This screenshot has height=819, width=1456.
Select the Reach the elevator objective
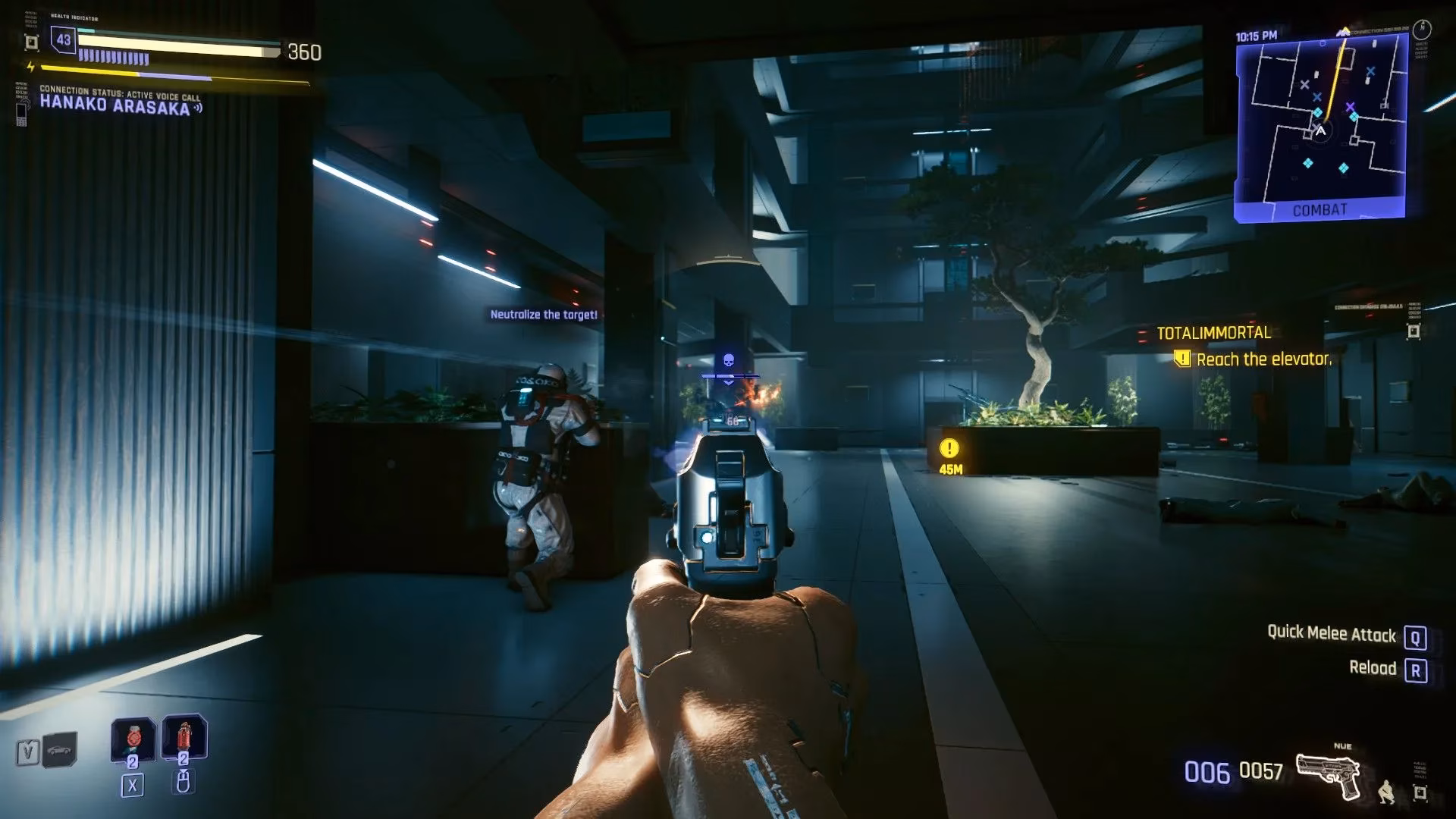(x=1263, y=359)
